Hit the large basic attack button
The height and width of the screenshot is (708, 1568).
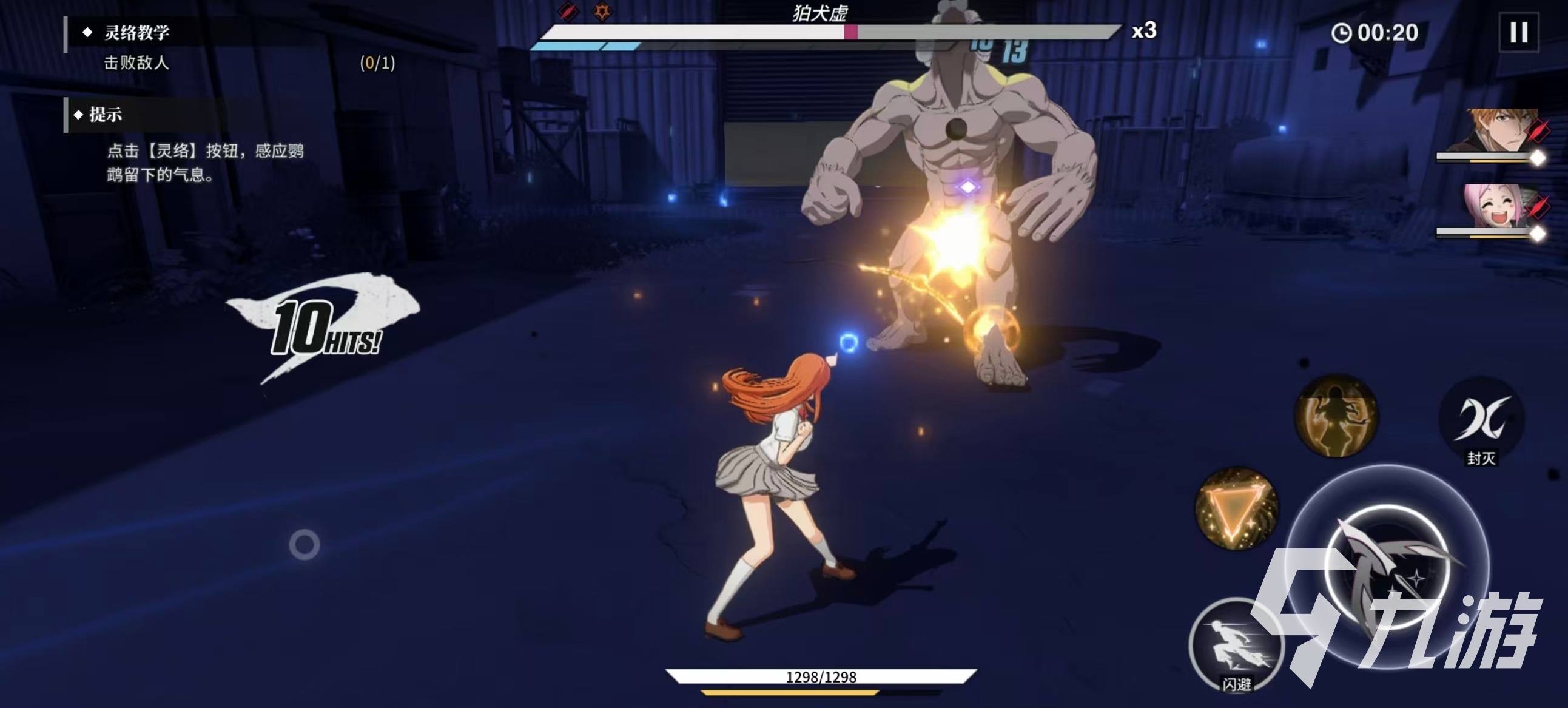point(1388,566)
